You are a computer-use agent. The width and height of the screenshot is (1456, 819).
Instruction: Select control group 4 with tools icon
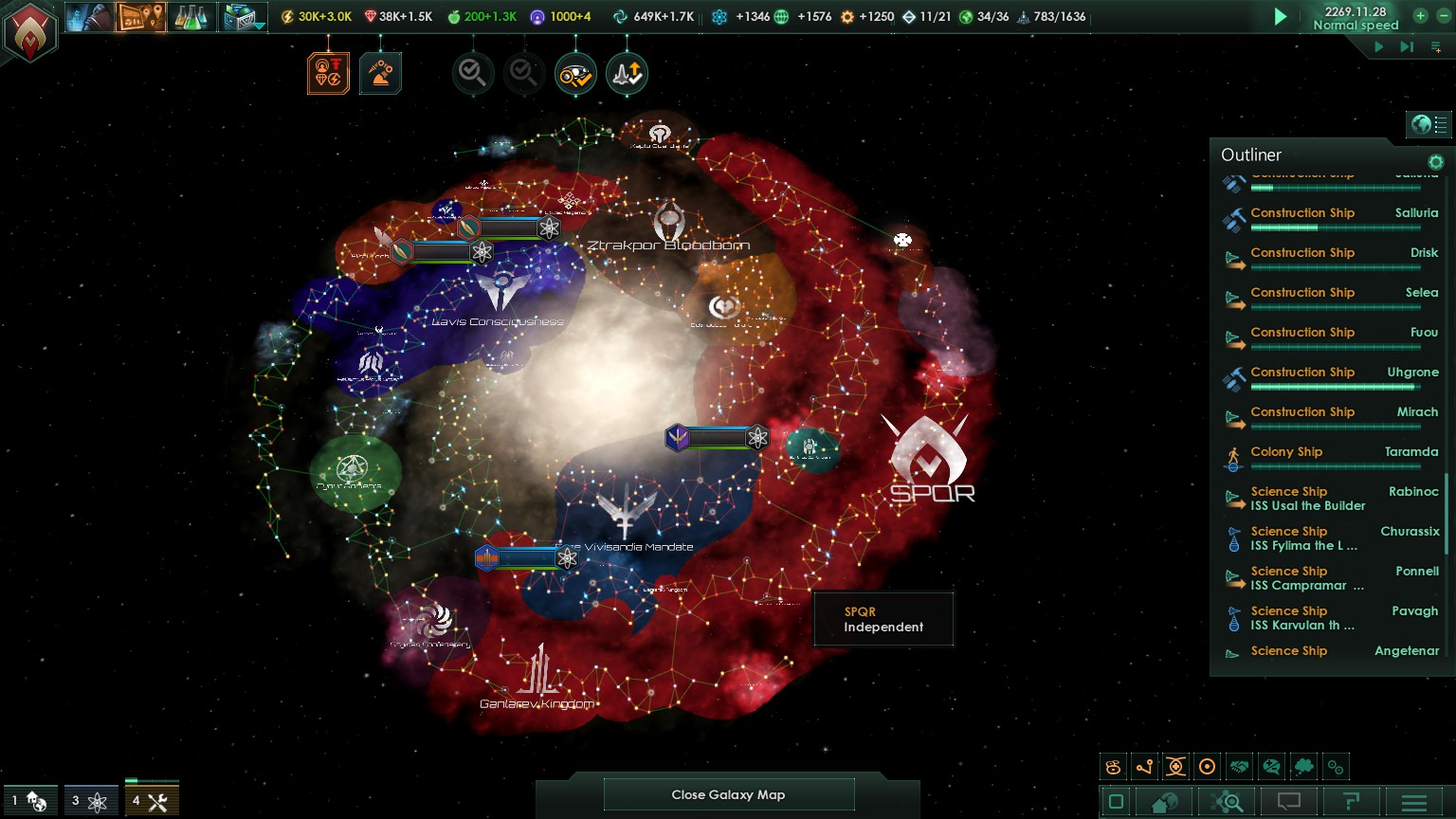coord(151,801)
